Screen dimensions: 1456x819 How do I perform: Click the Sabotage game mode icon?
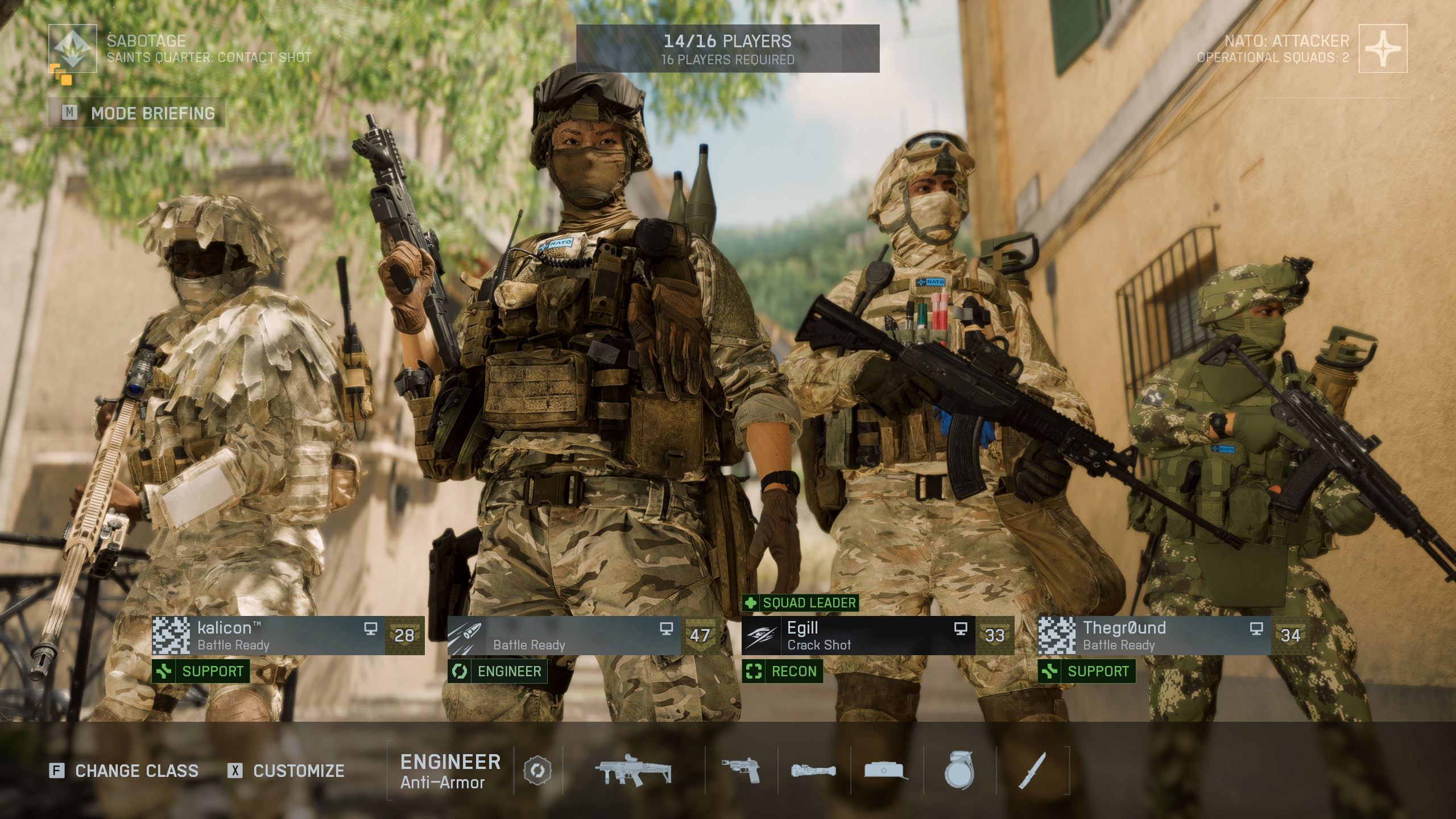72,48
